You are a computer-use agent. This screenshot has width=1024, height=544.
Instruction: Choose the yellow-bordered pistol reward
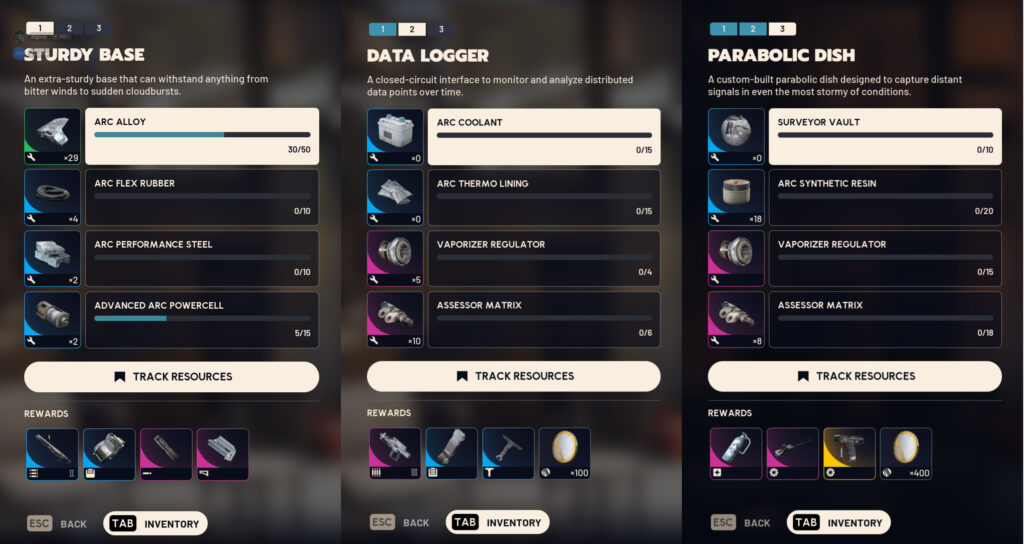(x=849, y=454)
